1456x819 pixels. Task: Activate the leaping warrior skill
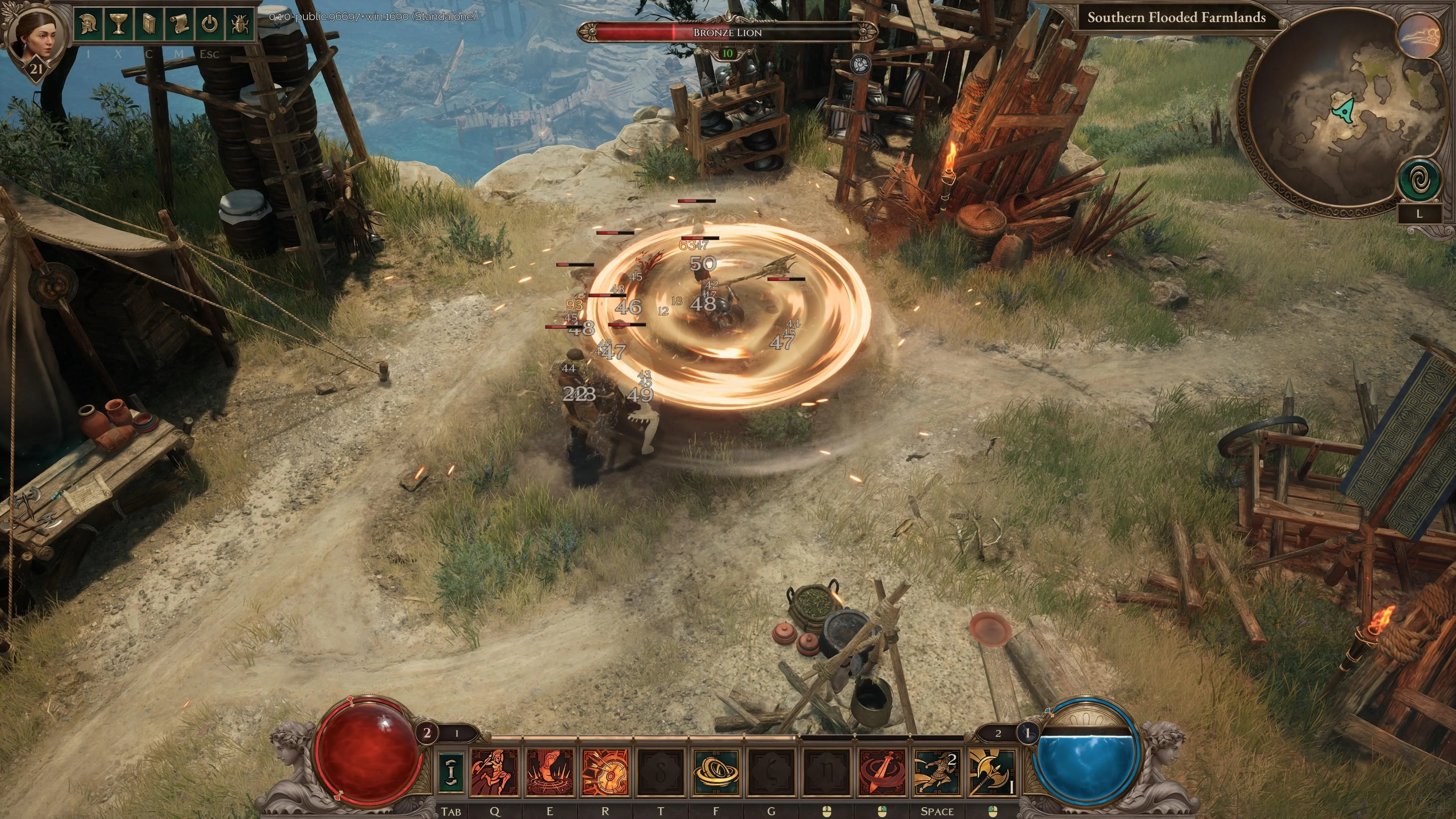[494, 772]
